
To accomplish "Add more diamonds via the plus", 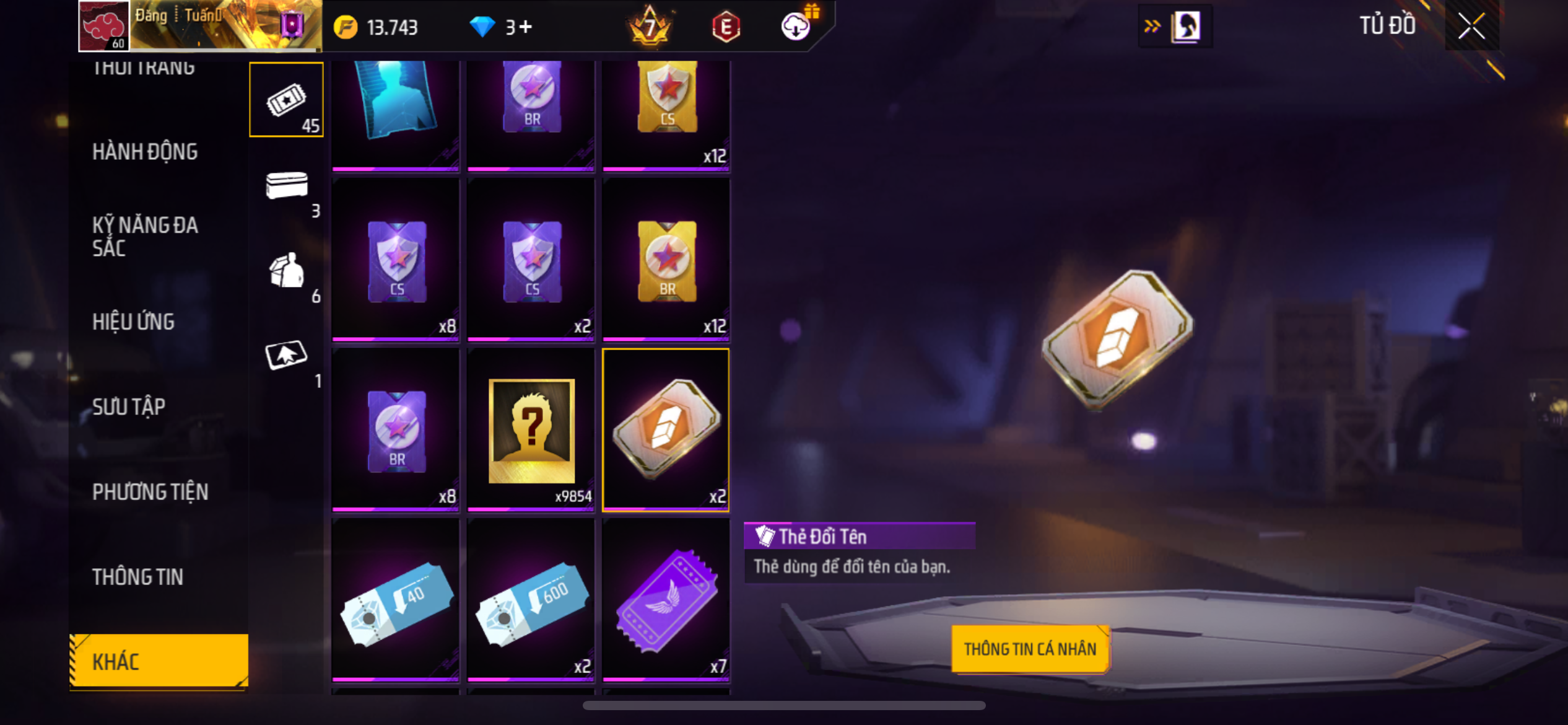I will [526, 27].
